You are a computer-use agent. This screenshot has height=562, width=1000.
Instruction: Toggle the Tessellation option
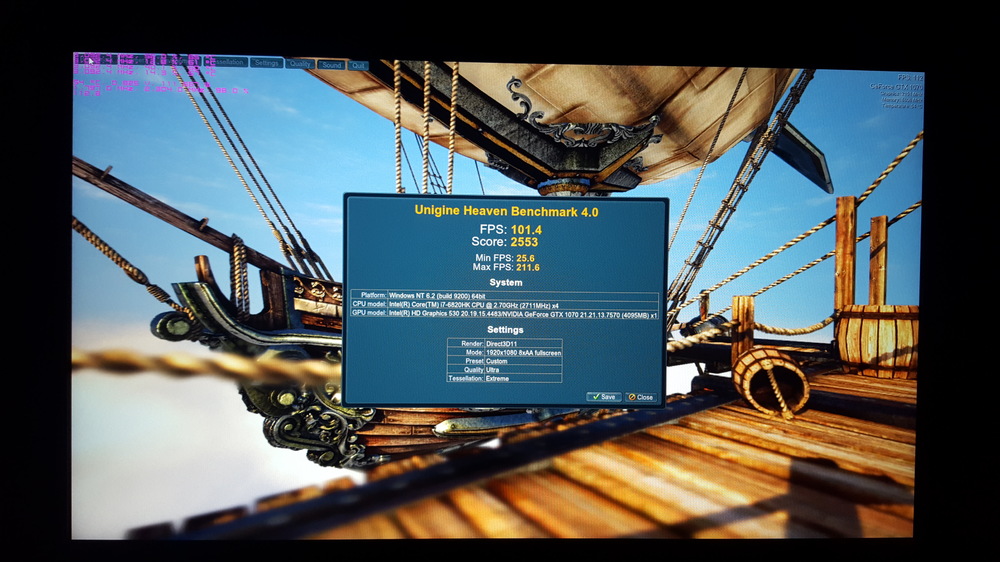tap(227, 62)
